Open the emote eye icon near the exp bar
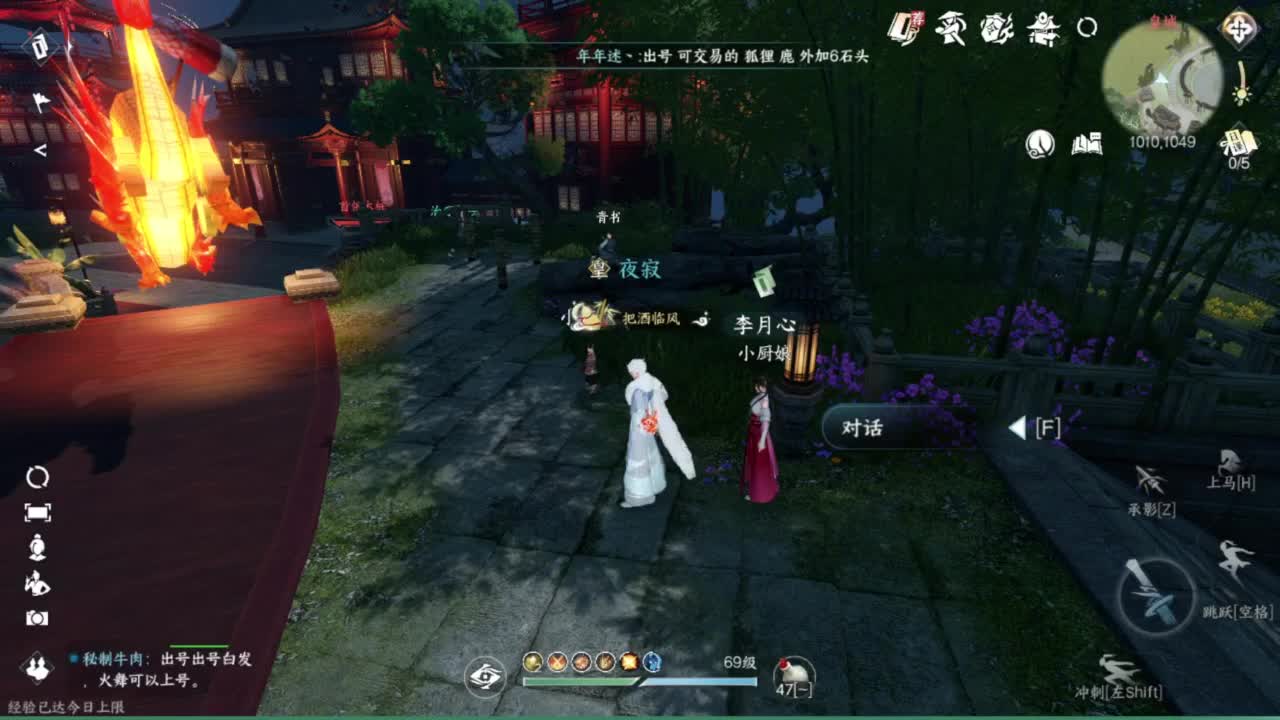This screenshot has width=1280, height=720. pyautogui.click(x=486, y=676)
